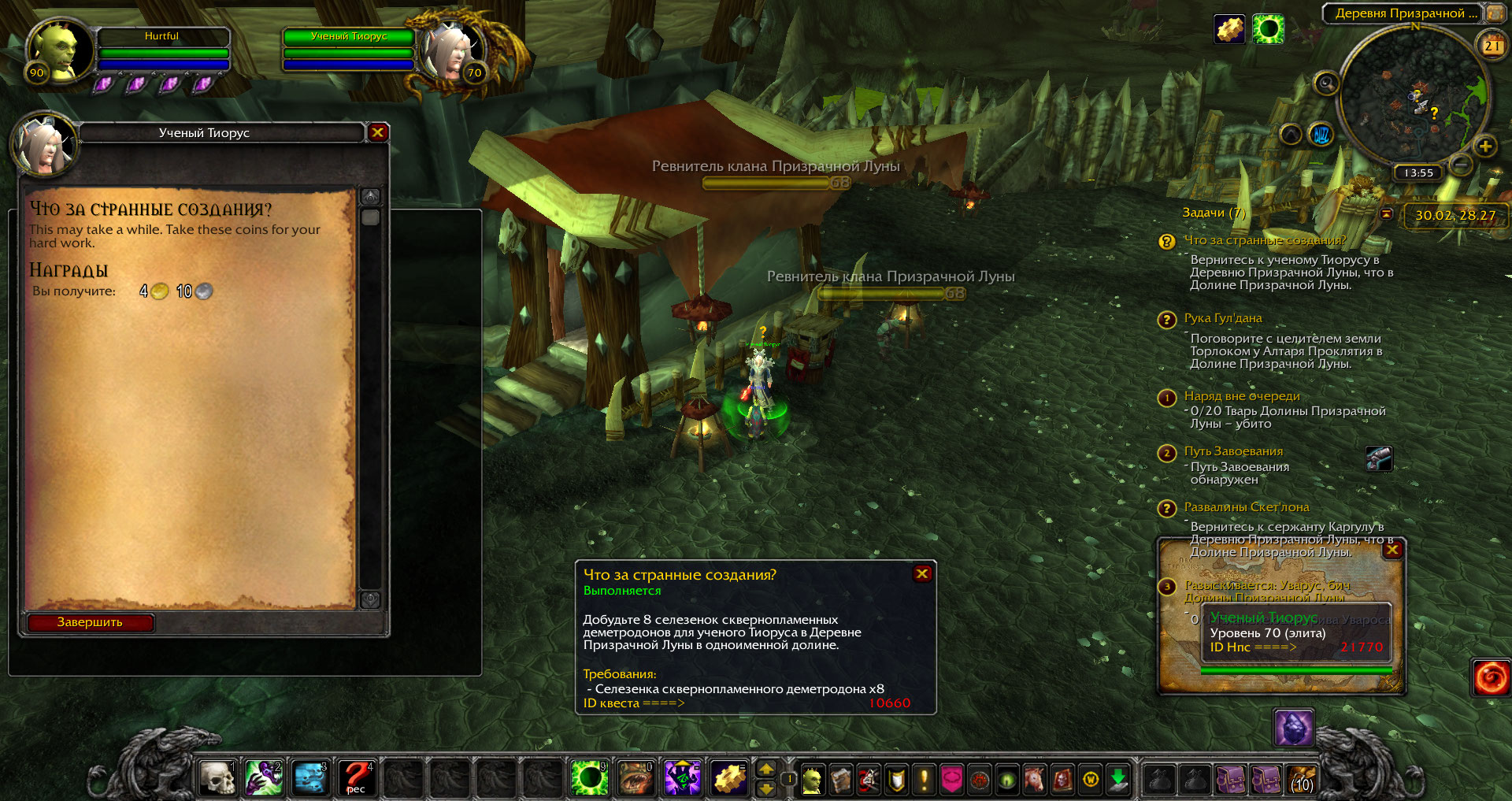
Task: Click the blue Blizz minimap button
Action: pos(1321,135)
